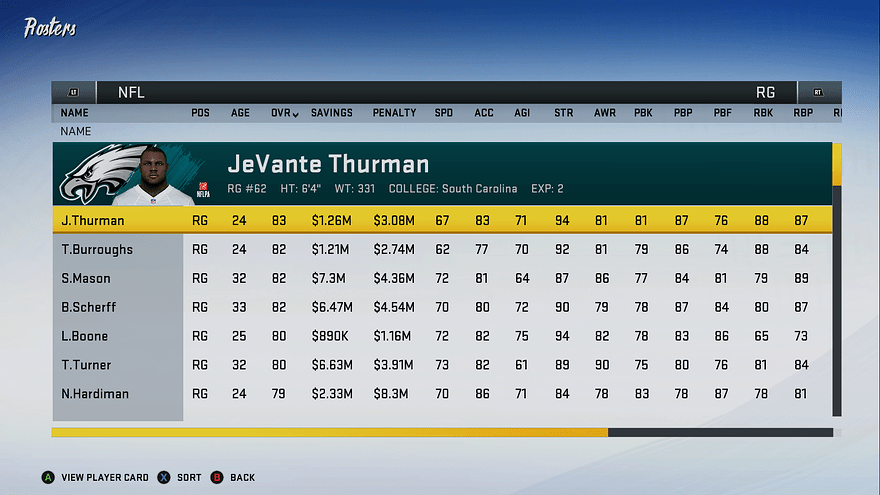
Task: Choose T.Turner in the list
Action: [x=86, y=365]
